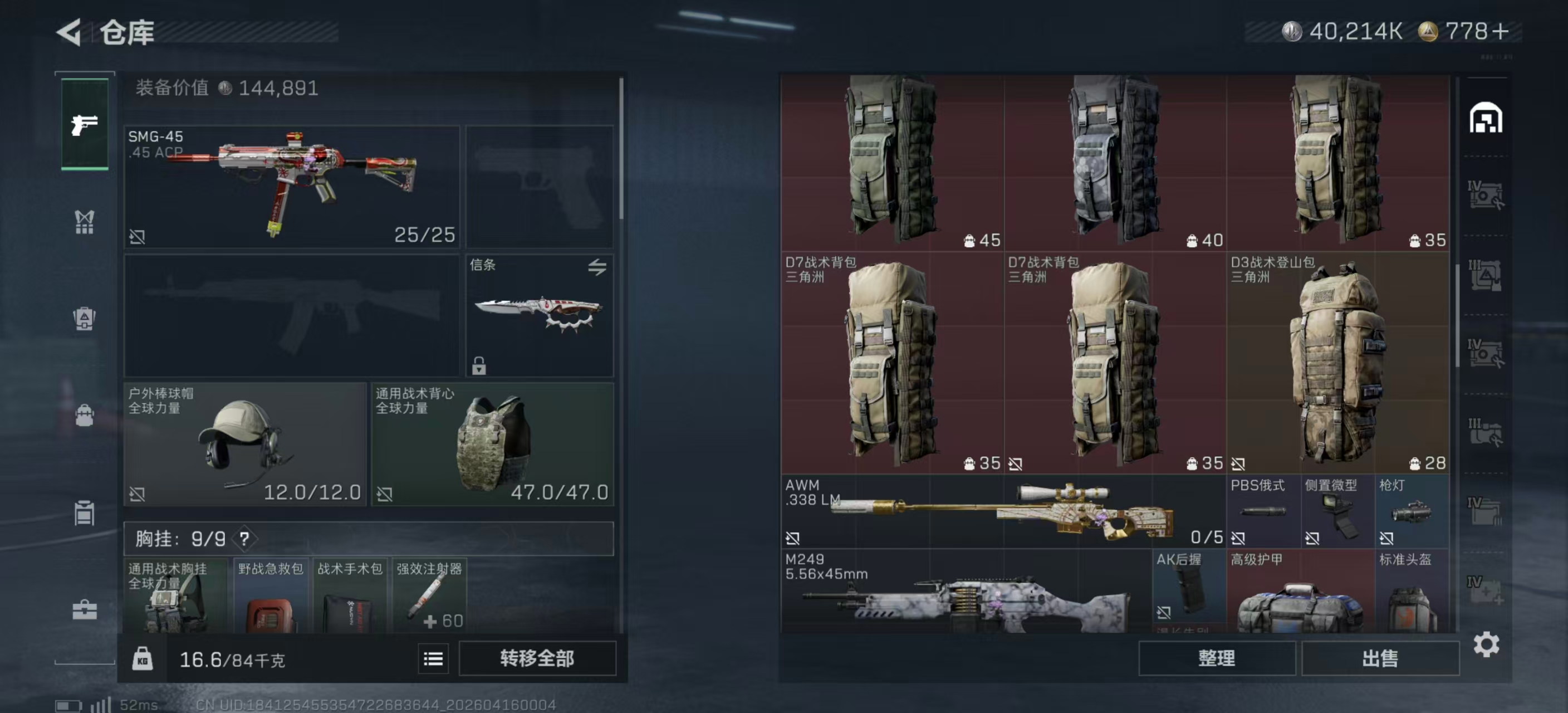This screenshot has width=1568, height=713.
Task: Open the chest rig category icon
Action: [x=84, y=222]
